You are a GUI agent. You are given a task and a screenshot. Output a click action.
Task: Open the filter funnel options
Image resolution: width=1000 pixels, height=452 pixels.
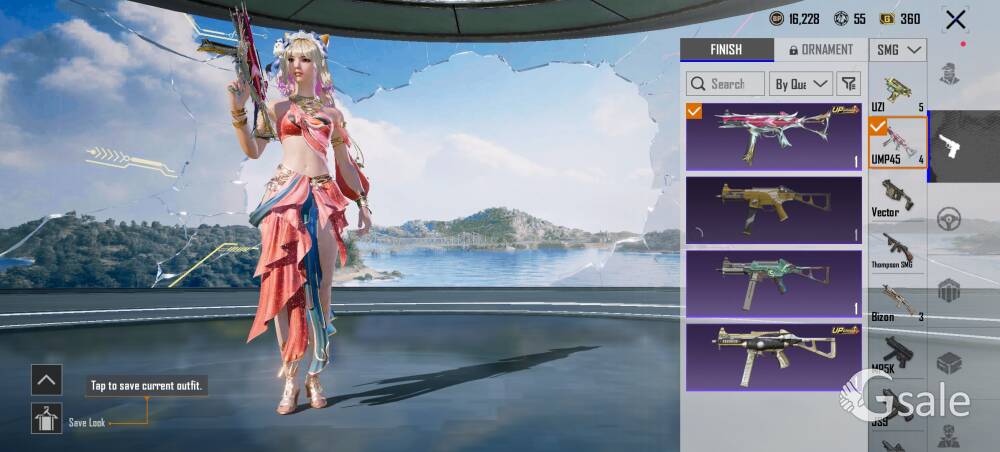[848, 84]
